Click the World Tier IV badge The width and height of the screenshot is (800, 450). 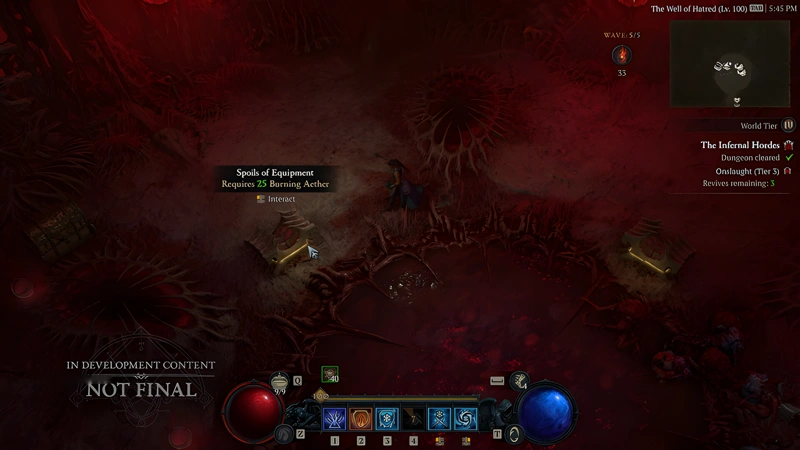789,126
